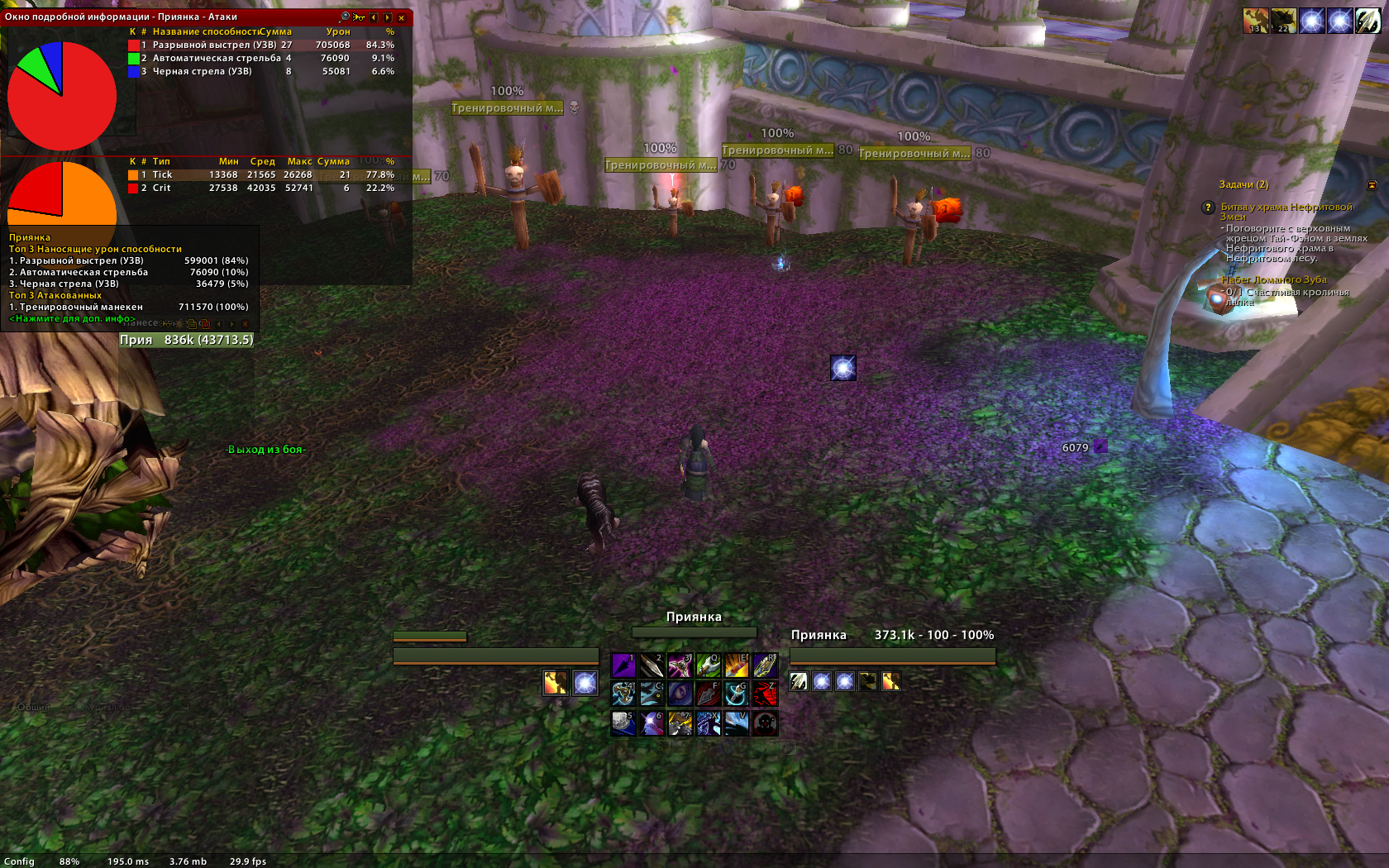Use the green axe ability on Q
The height and width of the screenshot is (868, 1389).
click(x=708, y=665)
